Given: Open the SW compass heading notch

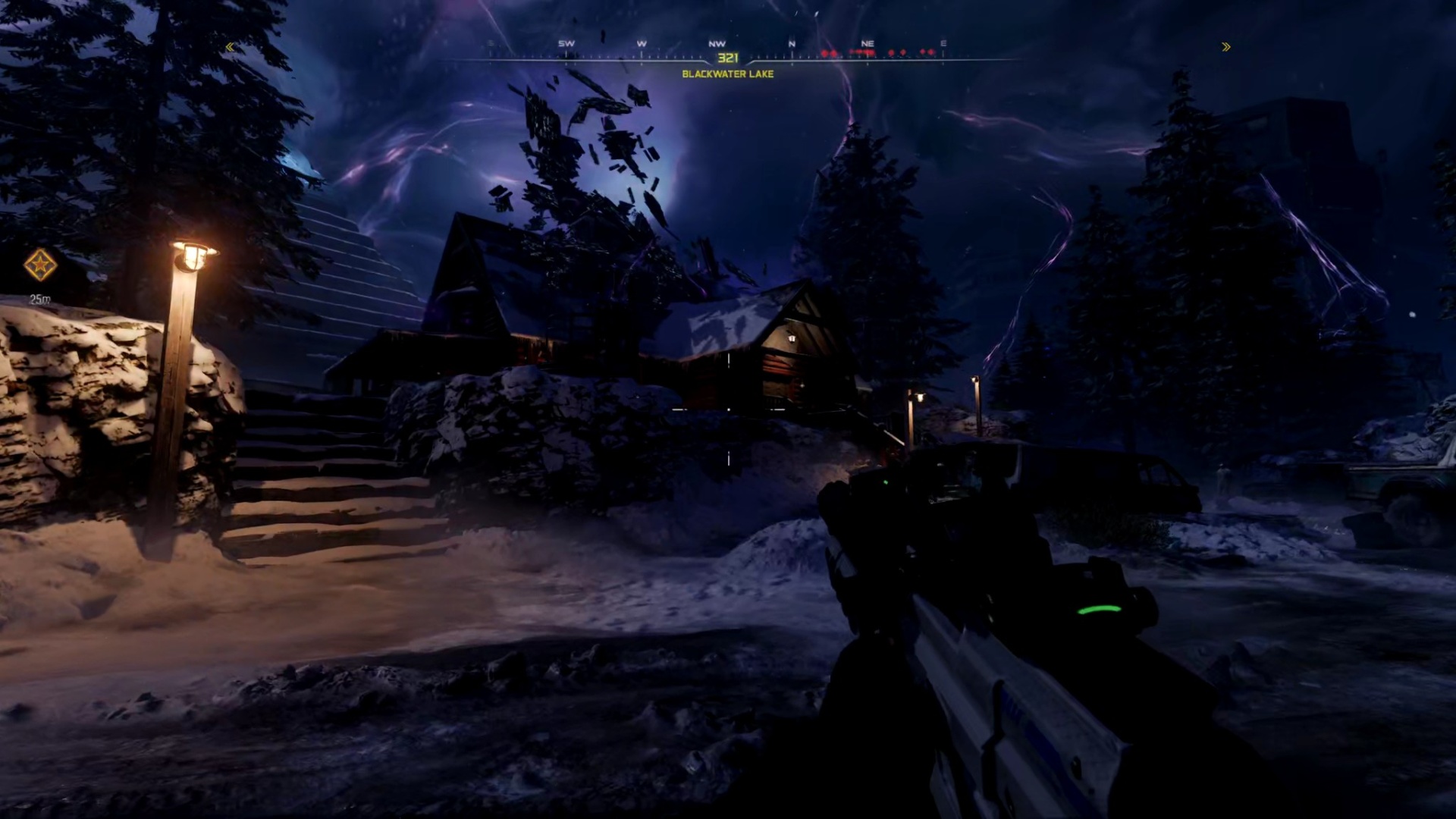Looking at the screenshot, I should click(x=566, y=43).
